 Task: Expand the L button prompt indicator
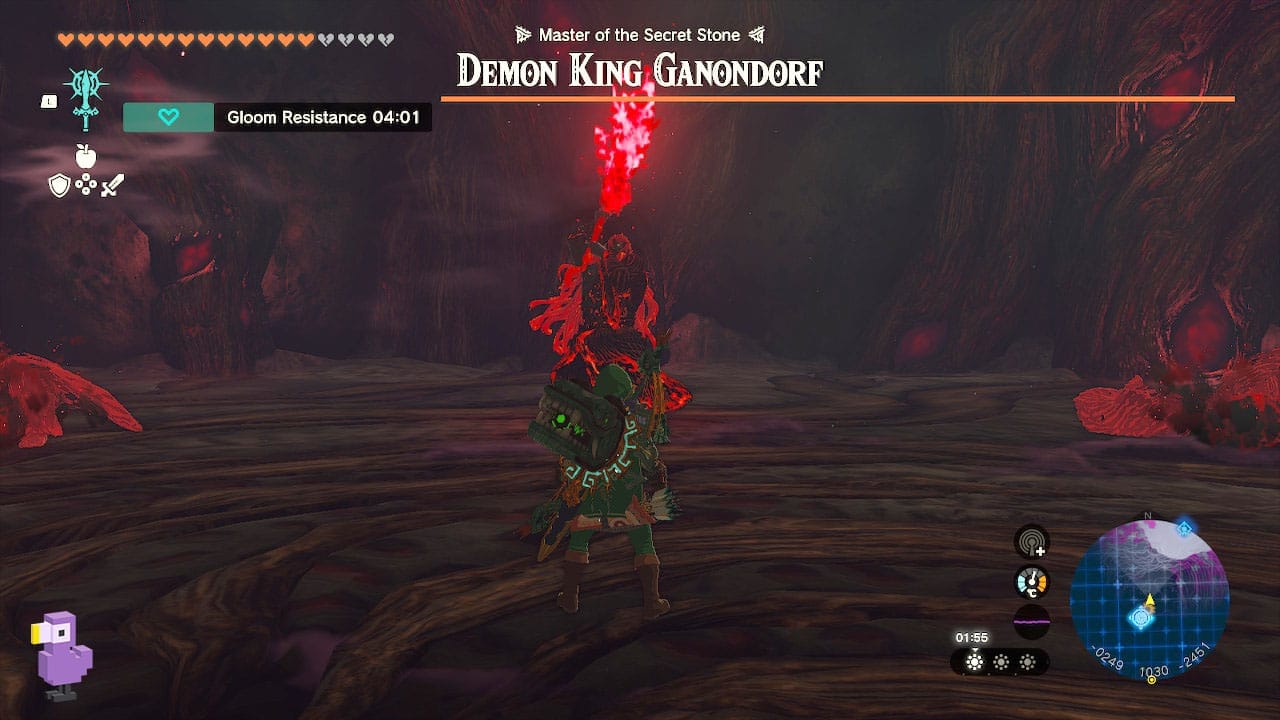click(48, 100)
